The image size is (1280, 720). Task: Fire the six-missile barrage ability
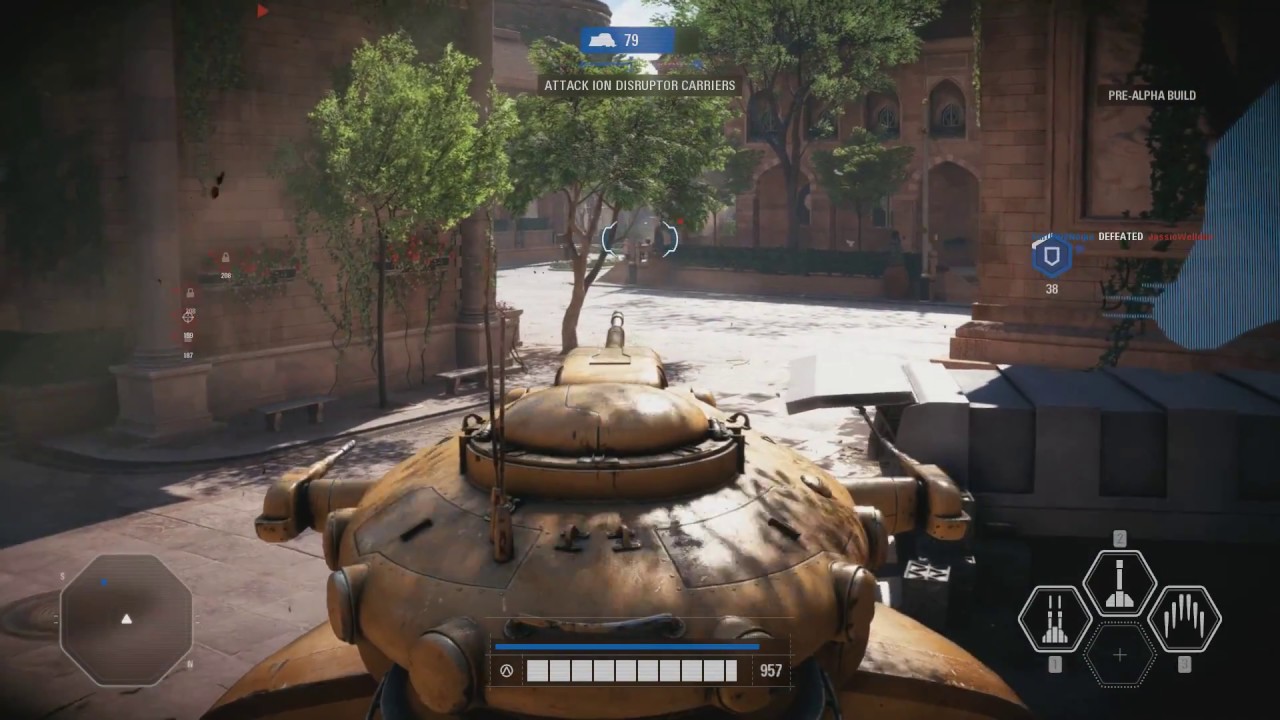(x=1185, y=619)
